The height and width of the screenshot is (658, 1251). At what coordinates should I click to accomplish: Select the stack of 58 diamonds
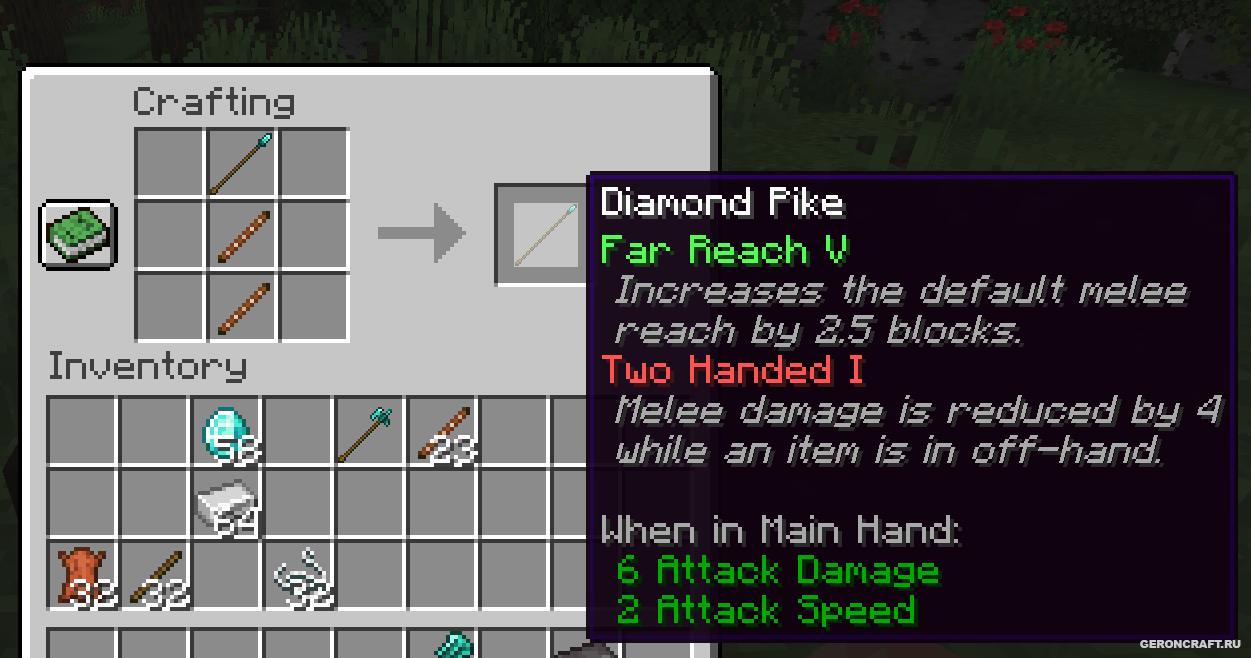click(228, 433)
